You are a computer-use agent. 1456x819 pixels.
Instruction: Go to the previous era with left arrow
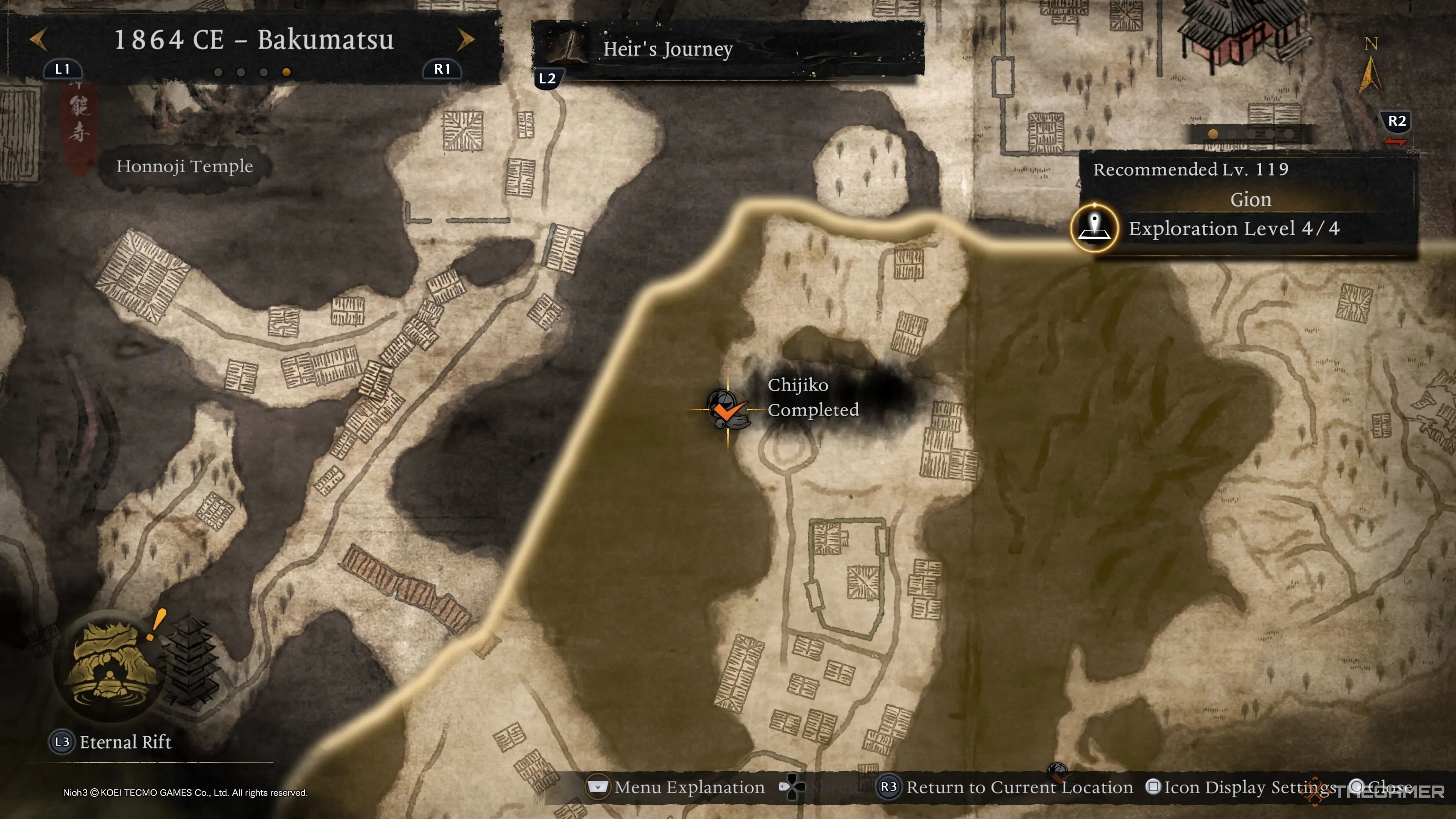click(38, 39)
